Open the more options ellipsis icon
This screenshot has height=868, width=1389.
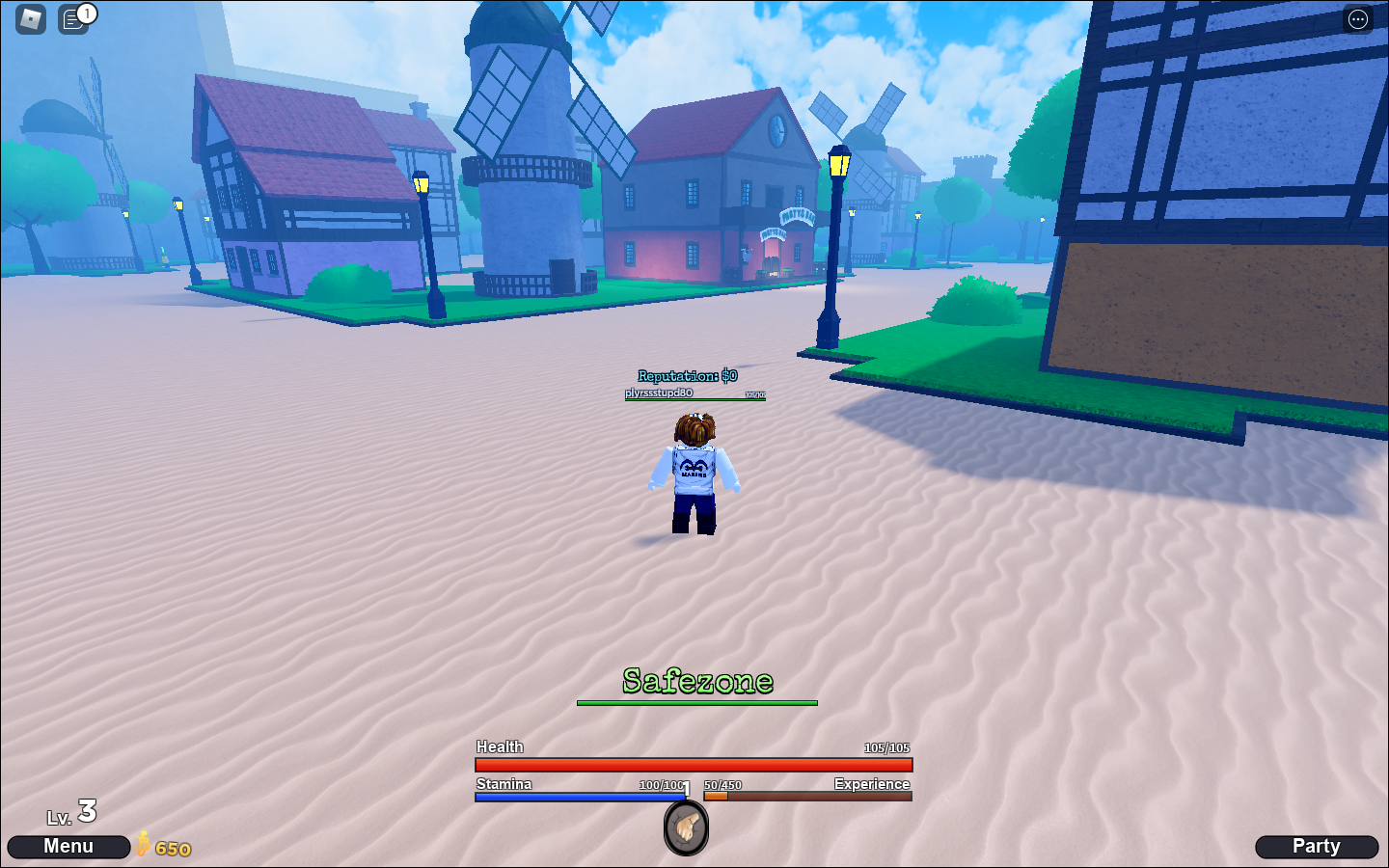[1358, 19]
